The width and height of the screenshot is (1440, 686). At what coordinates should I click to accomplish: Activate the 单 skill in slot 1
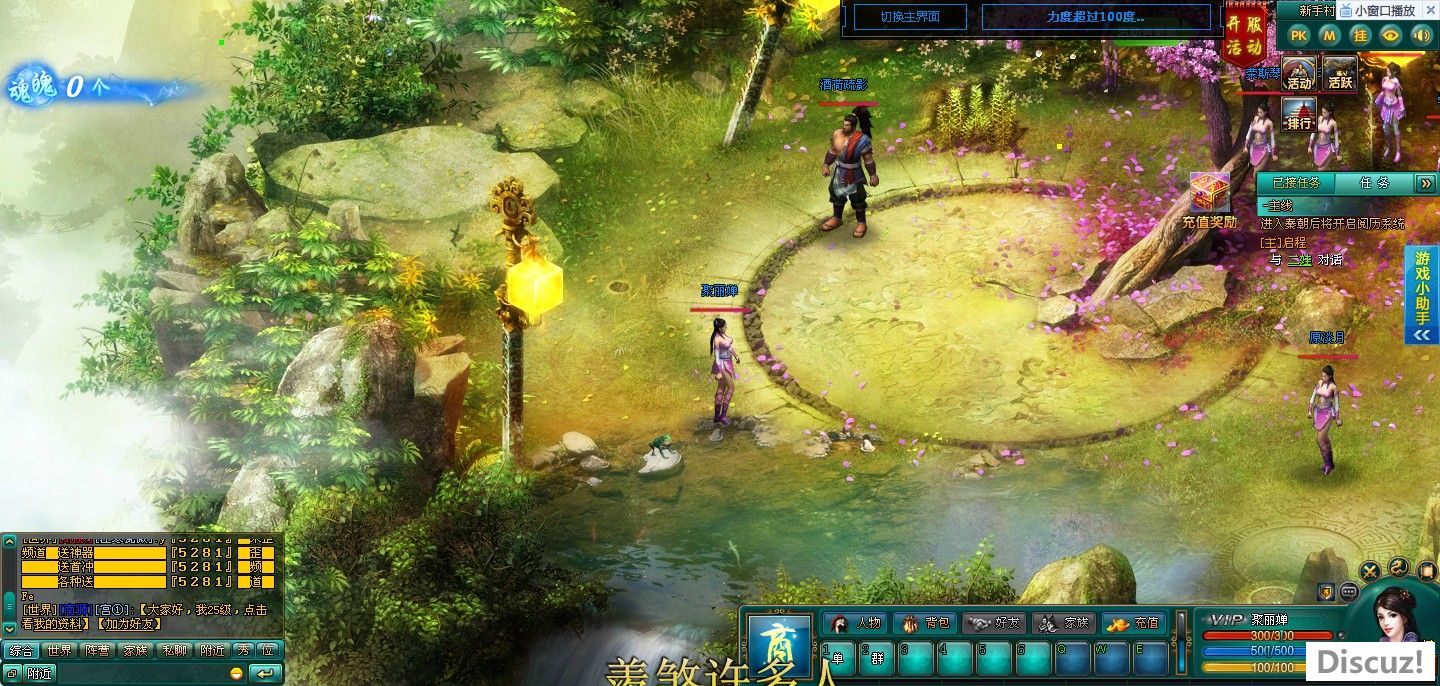[838, 658]
